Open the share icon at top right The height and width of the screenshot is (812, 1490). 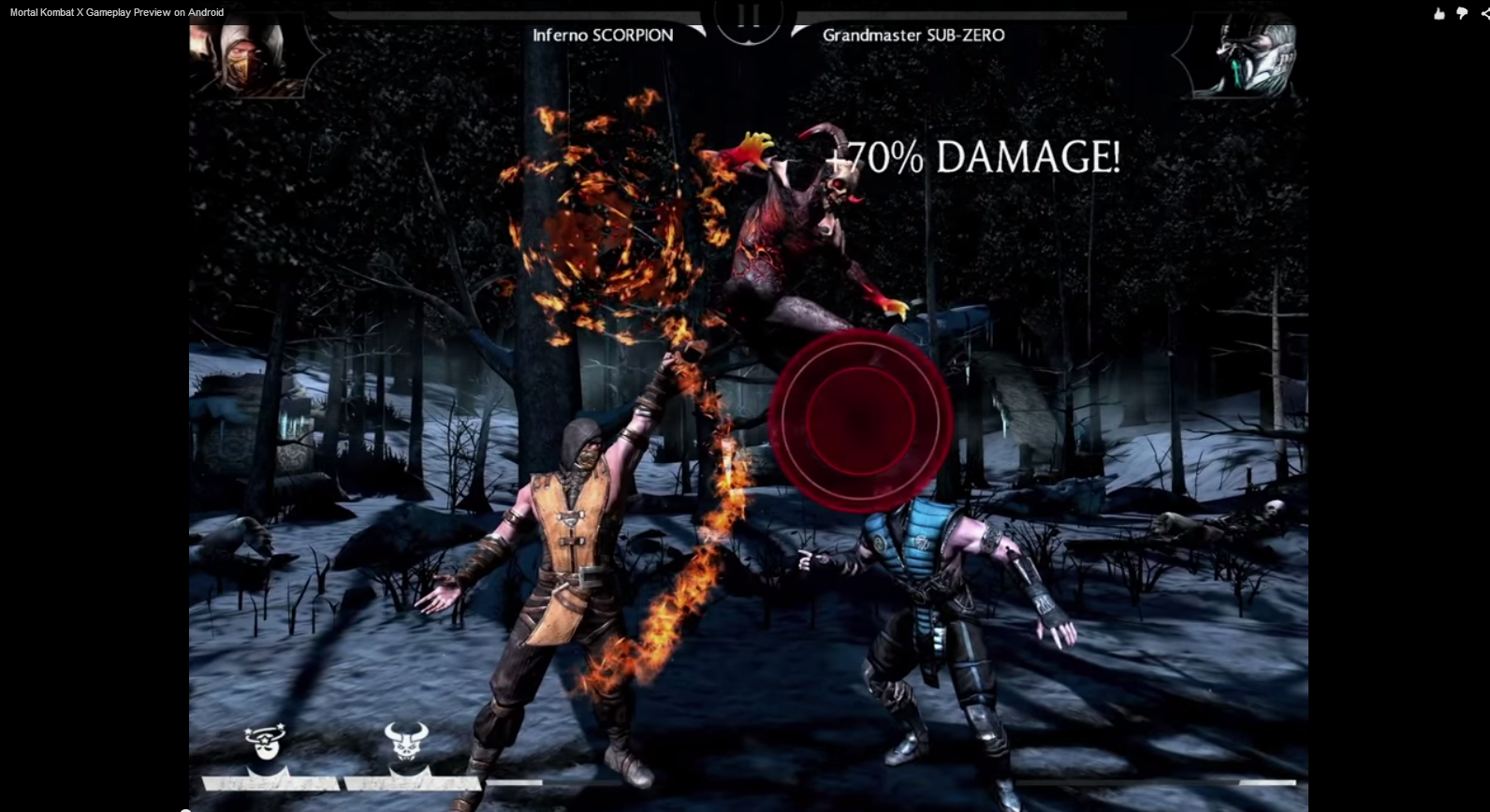1483,13
